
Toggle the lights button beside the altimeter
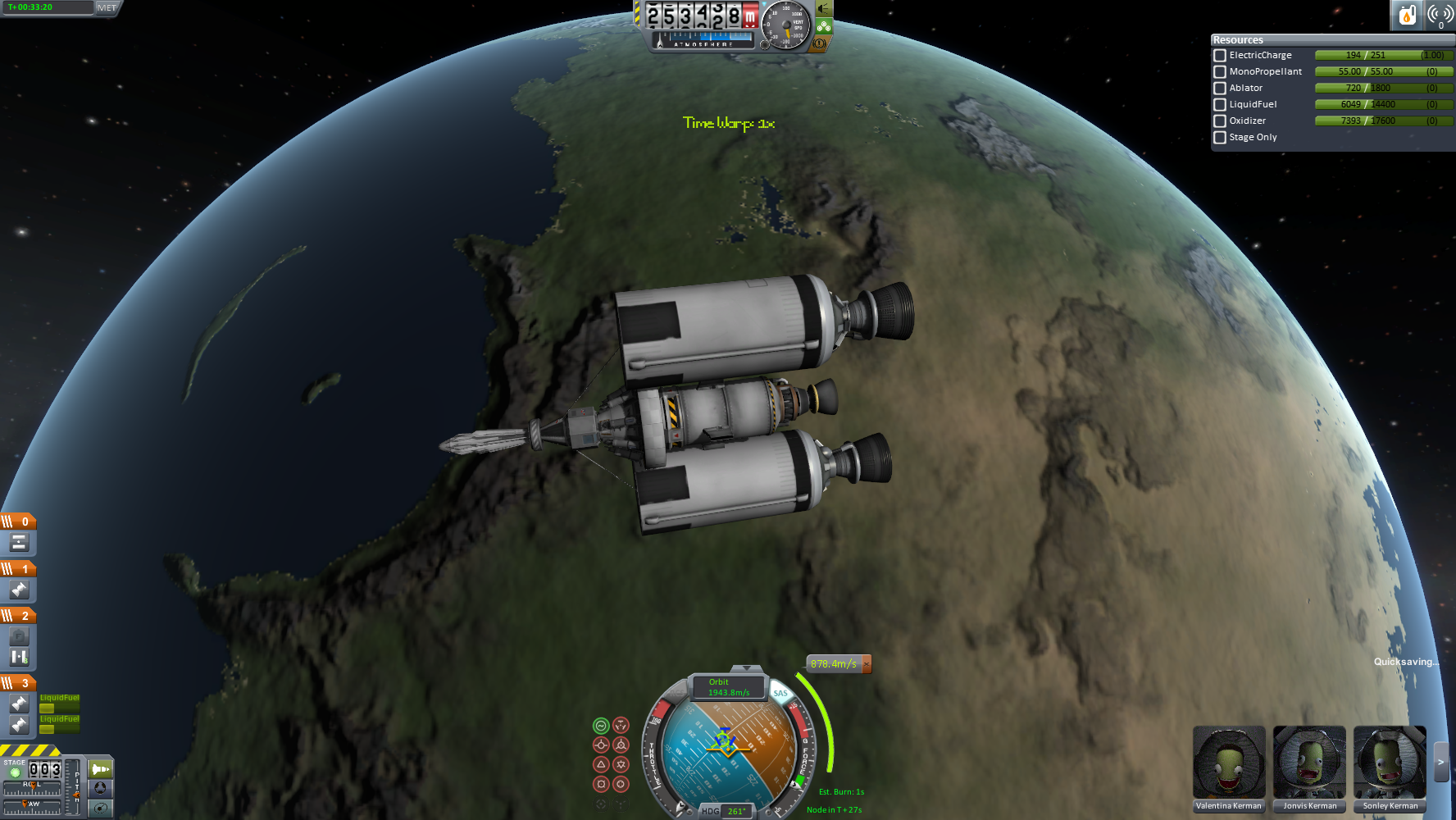[x=824, y=9]
